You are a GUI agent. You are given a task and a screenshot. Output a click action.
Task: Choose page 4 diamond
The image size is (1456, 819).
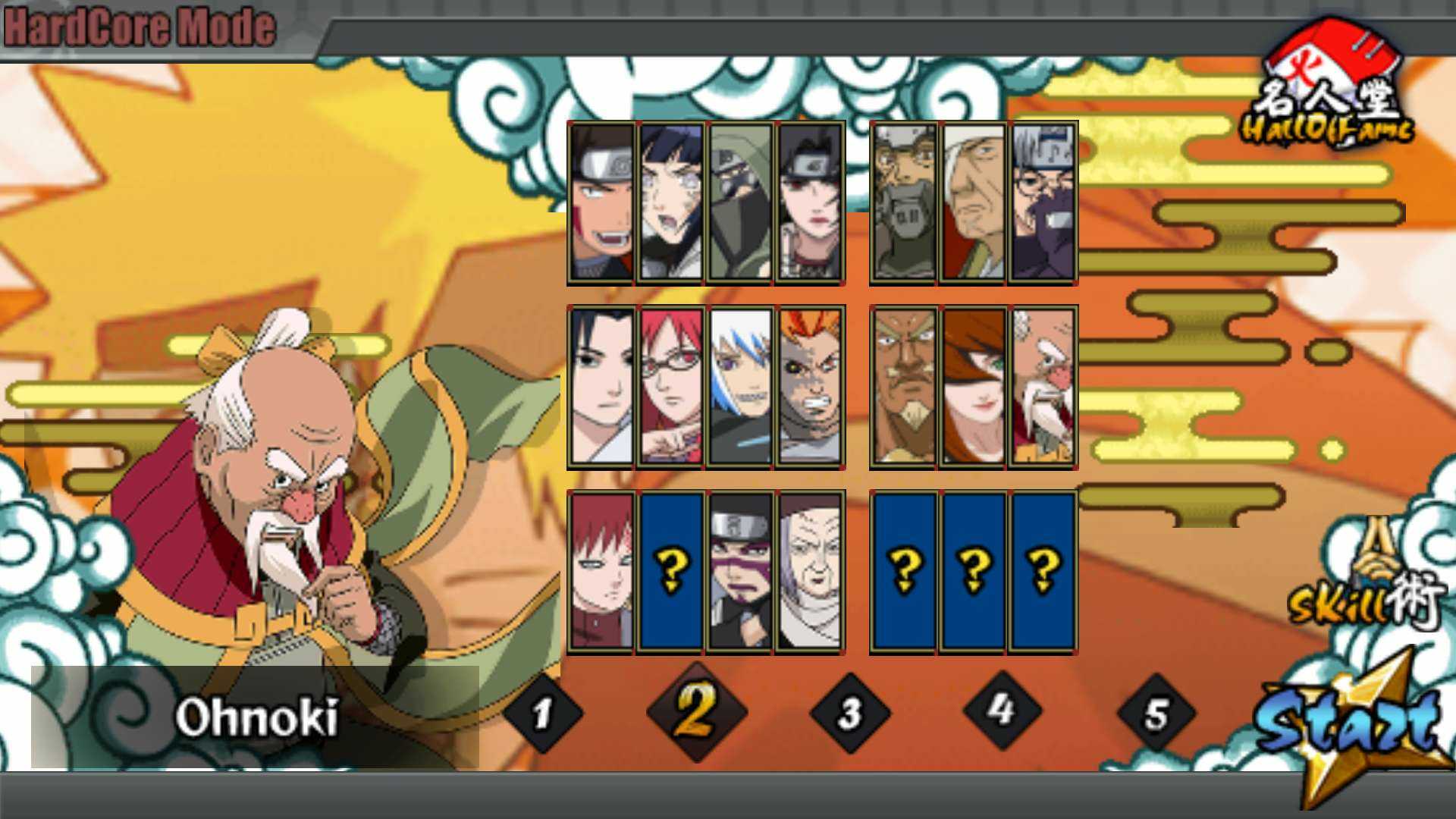1002,711
